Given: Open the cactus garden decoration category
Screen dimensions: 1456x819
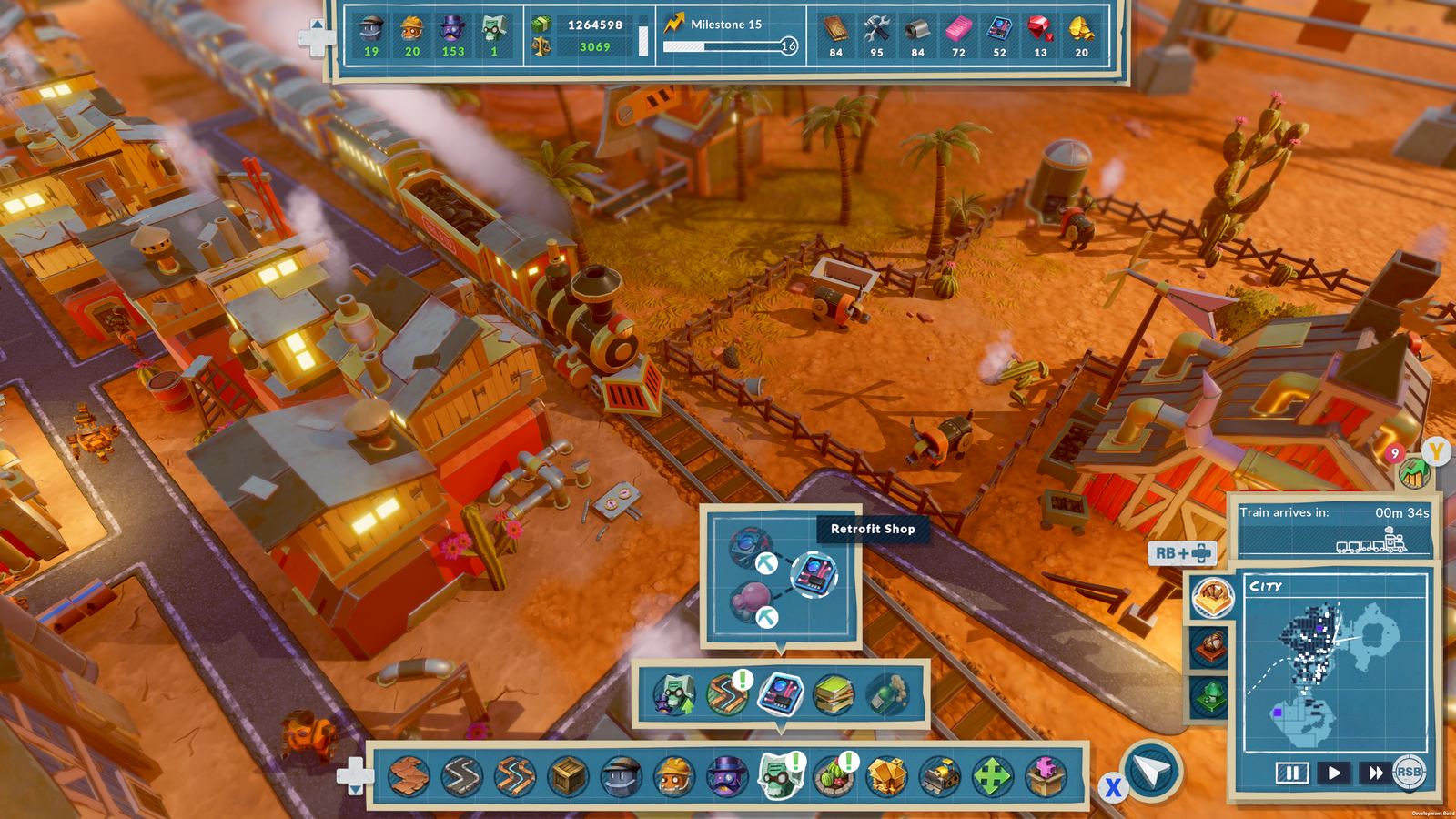Looking at the screenshot, I should tap(833, 777).
